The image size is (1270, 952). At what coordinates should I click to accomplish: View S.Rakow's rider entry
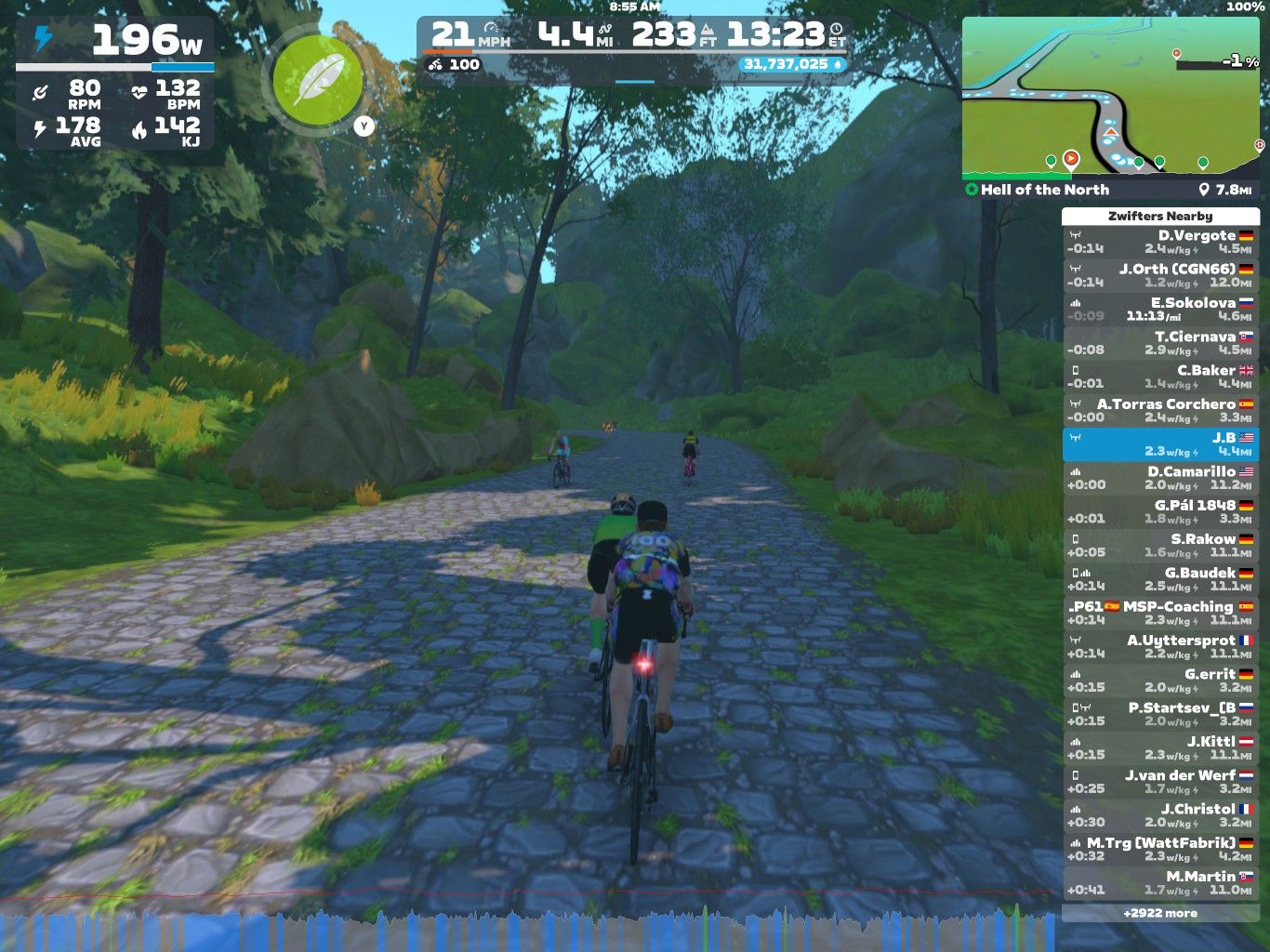click(1160, 546)
